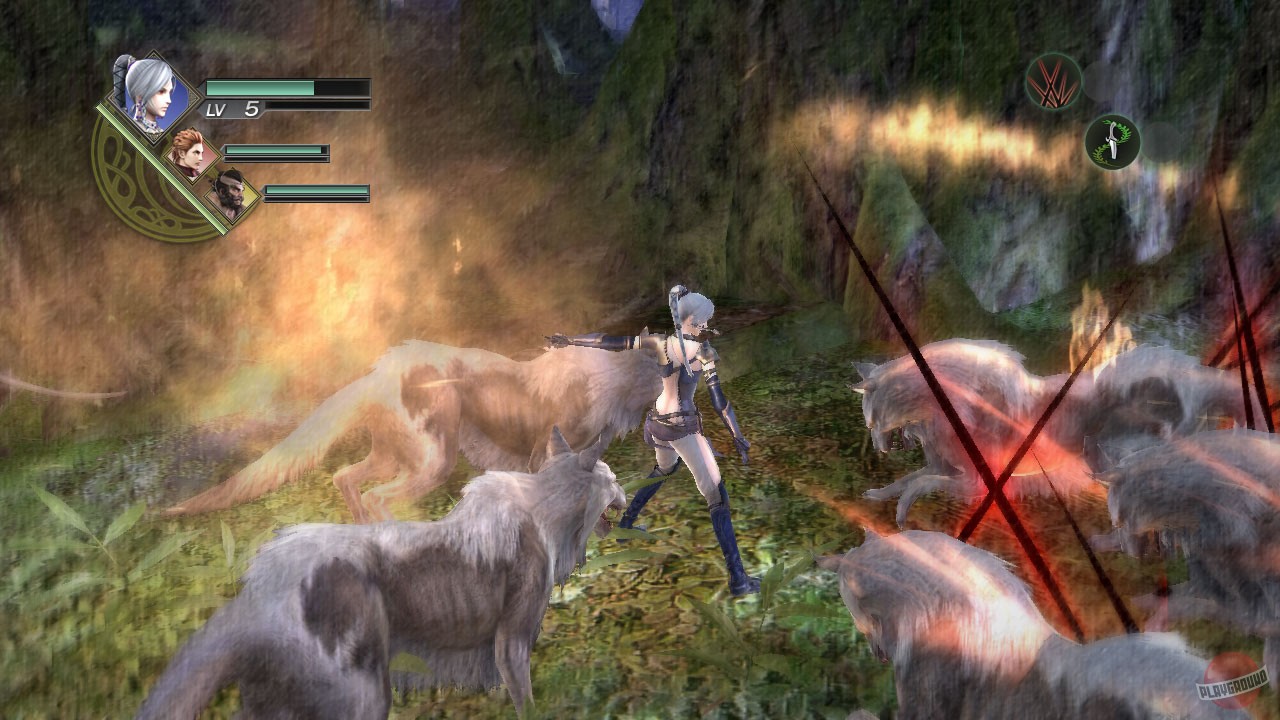Click the heroine's green health bar
Screen dimensions: 1280x720
click(285, 86)
